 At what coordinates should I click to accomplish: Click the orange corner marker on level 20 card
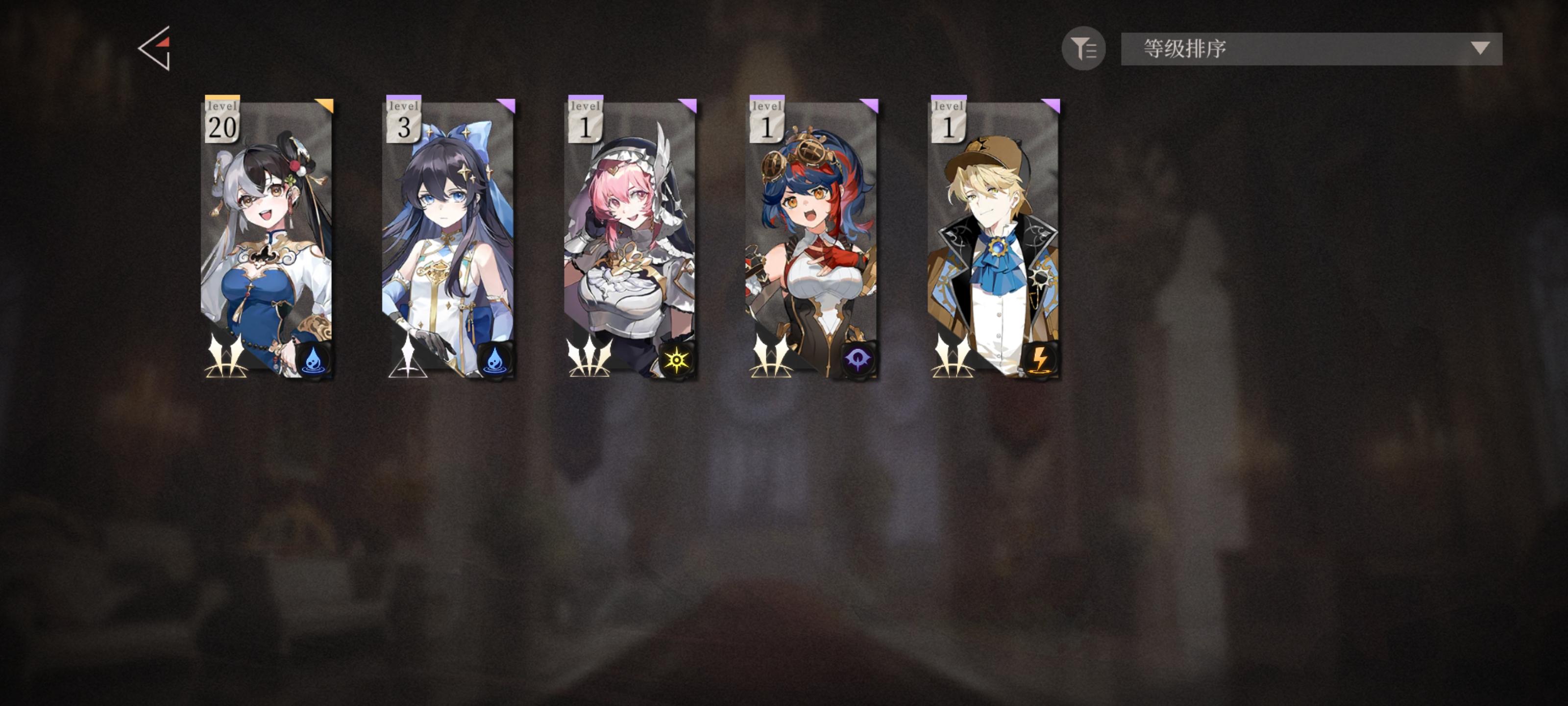coord(324,105)
